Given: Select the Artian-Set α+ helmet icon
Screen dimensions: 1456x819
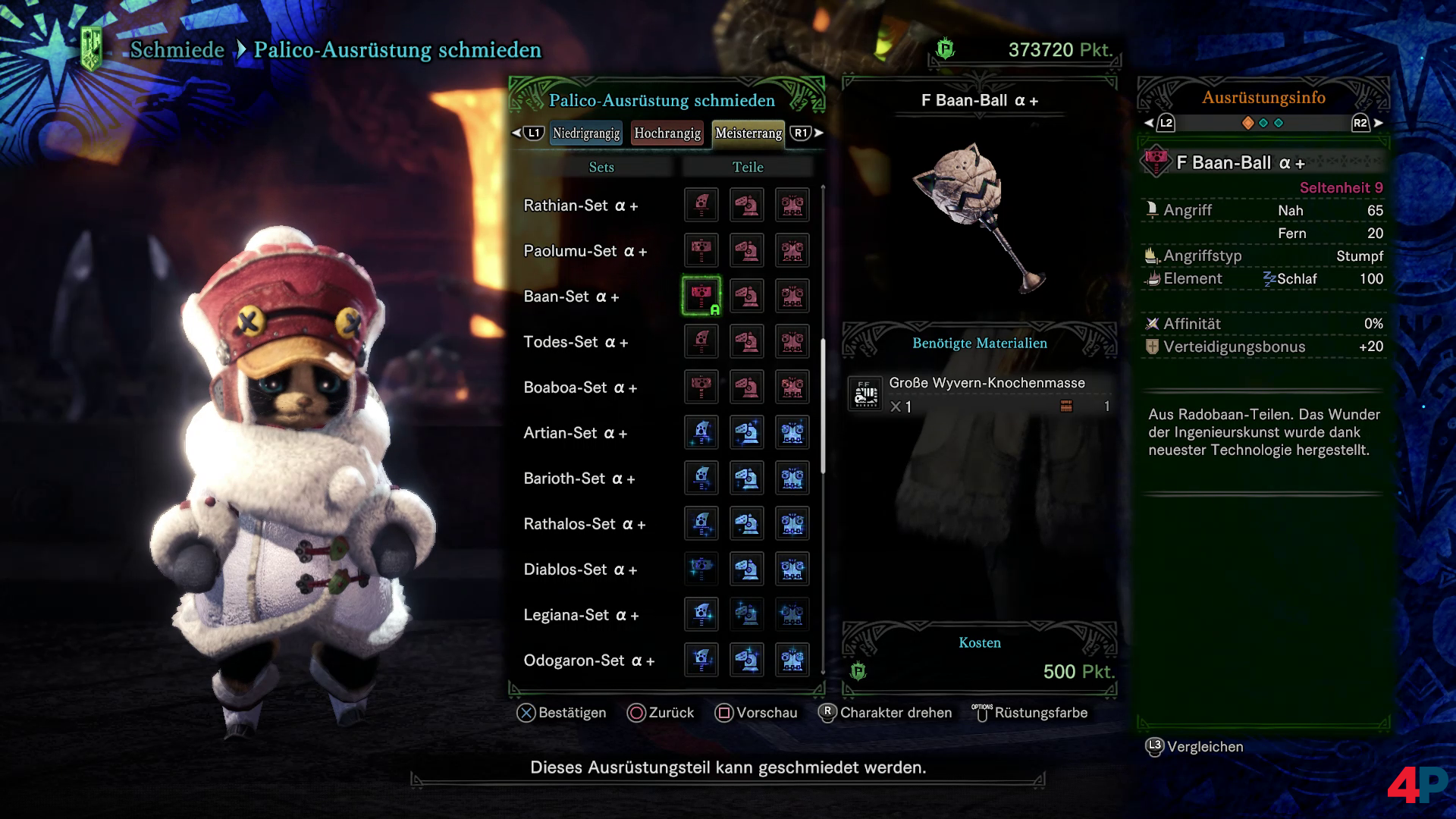Looking at the screenshot, I should pyautogui.click(x=747, y=433).
